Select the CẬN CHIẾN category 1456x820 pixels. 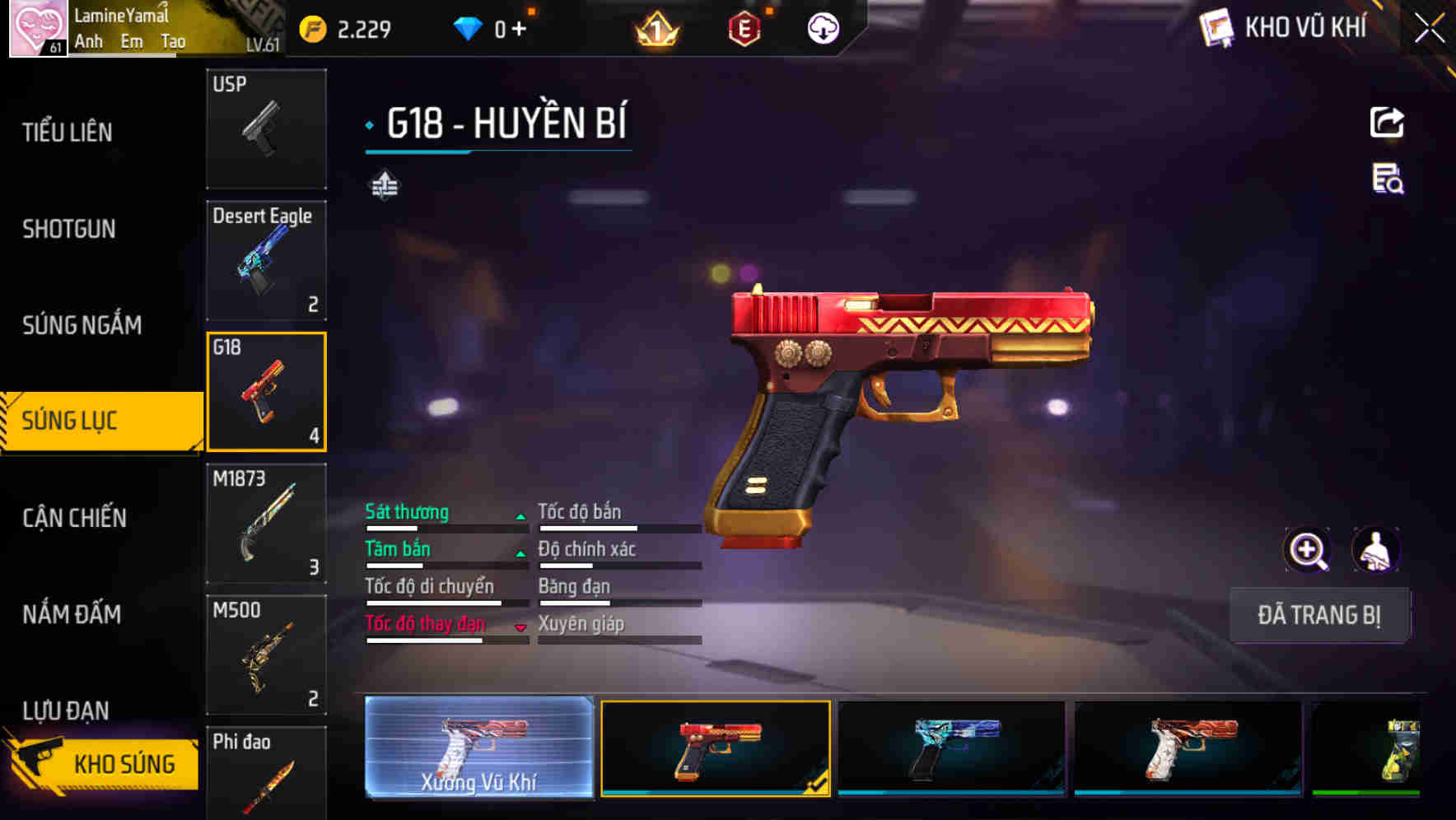click(74, 519)
